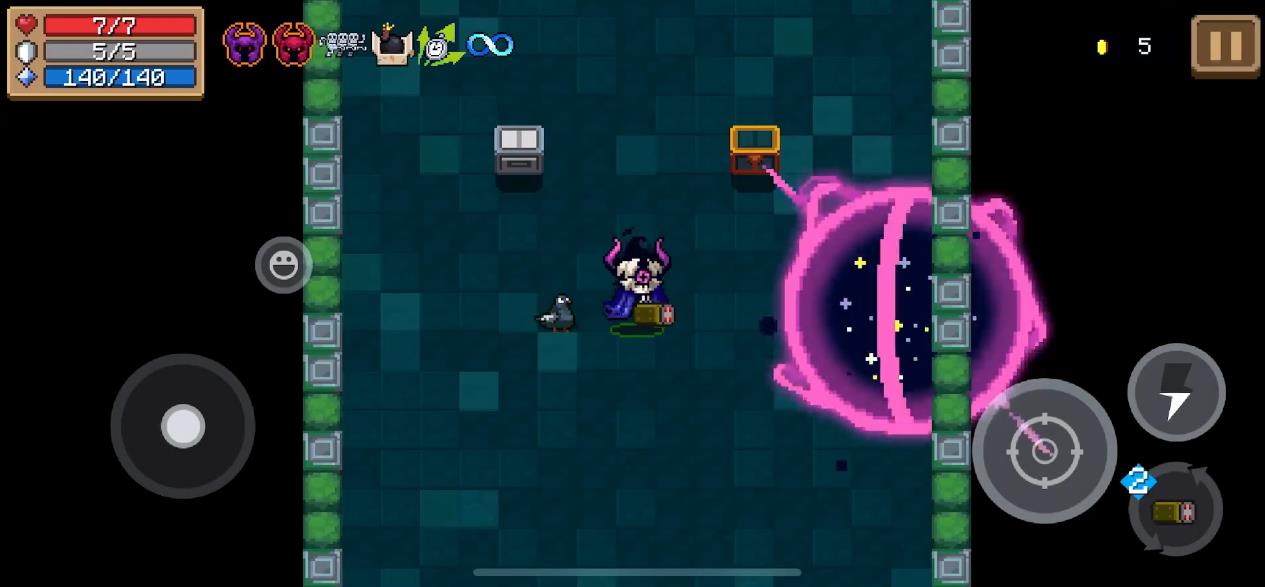This screenshot has width=1265, height=587.
Task: Select the red horned helmet buff icon
Action: coord(293,45)
